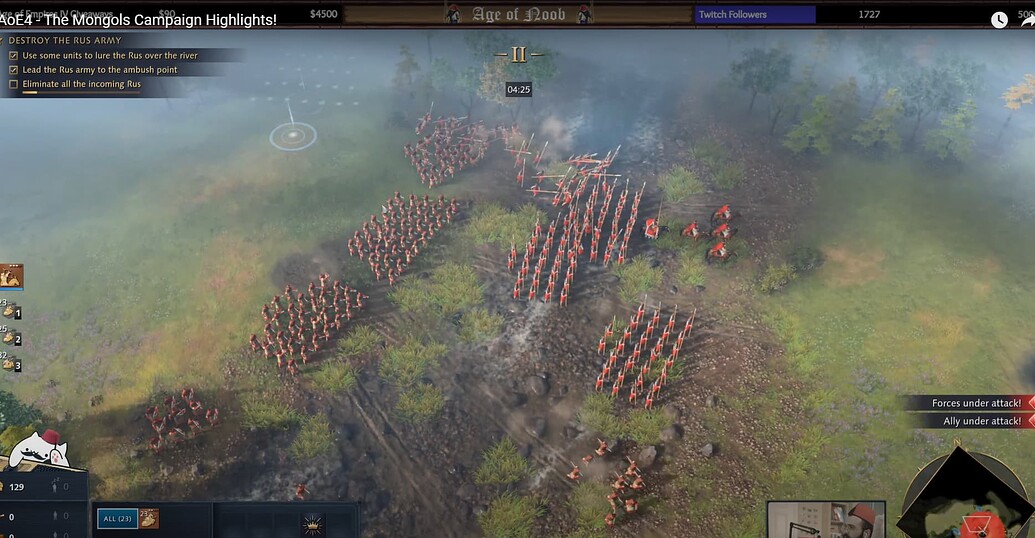The image size is (1035, 538).
Task: Pick the 23 horsemen unit card
Action: 148,518
